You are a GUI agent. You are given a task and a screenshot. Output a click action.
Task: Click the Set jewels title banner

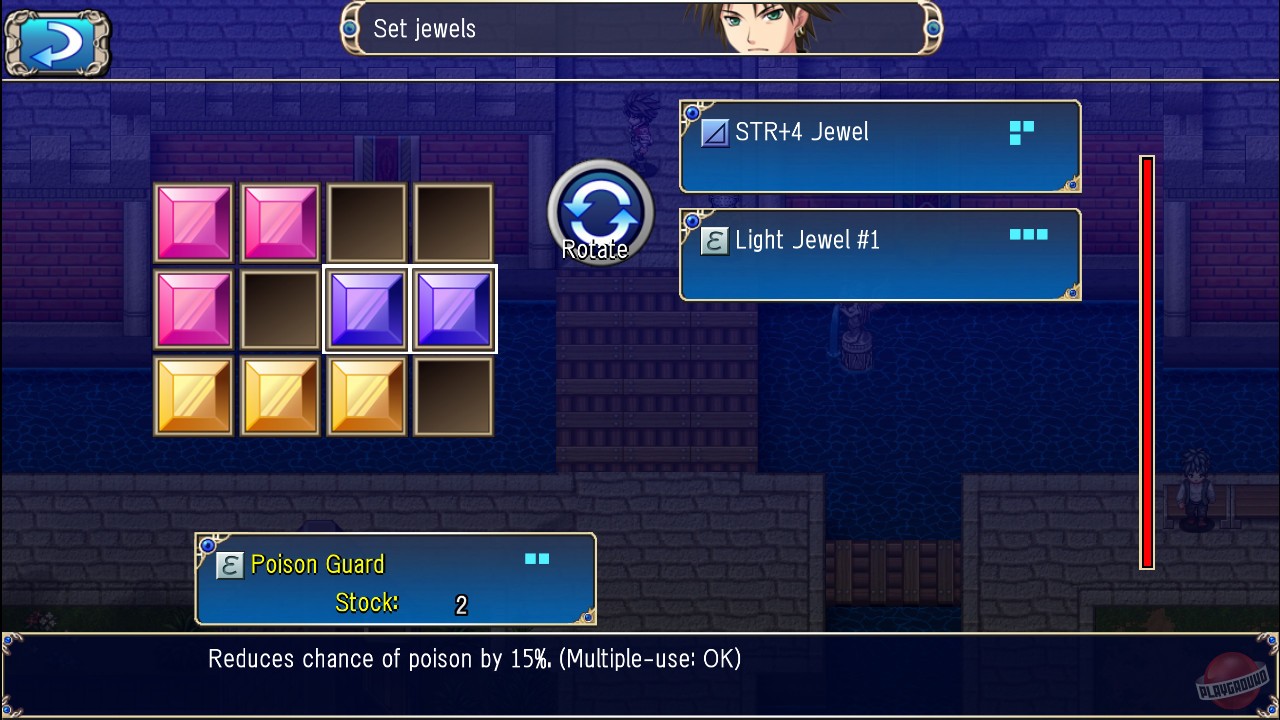coord(640,29)
